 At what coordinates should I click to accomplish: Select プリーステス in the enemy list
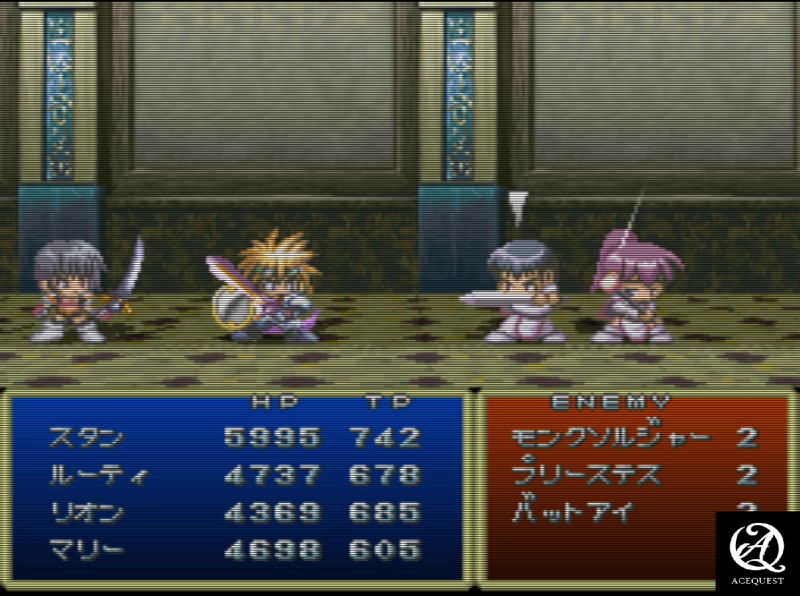(x=586, y=474)
